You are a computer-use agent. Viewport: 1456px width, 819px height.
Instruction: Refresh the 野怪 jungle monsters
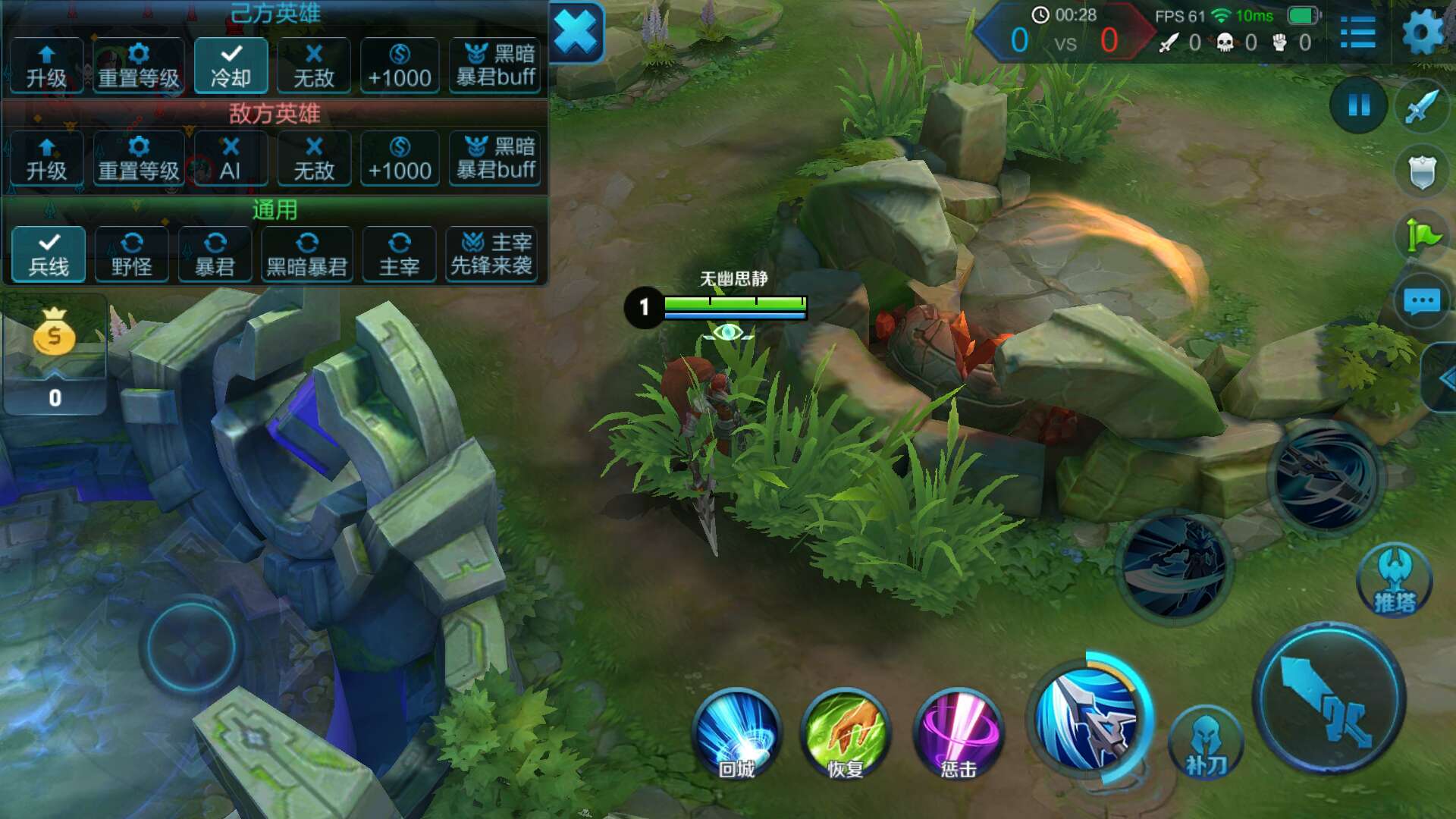132,254
